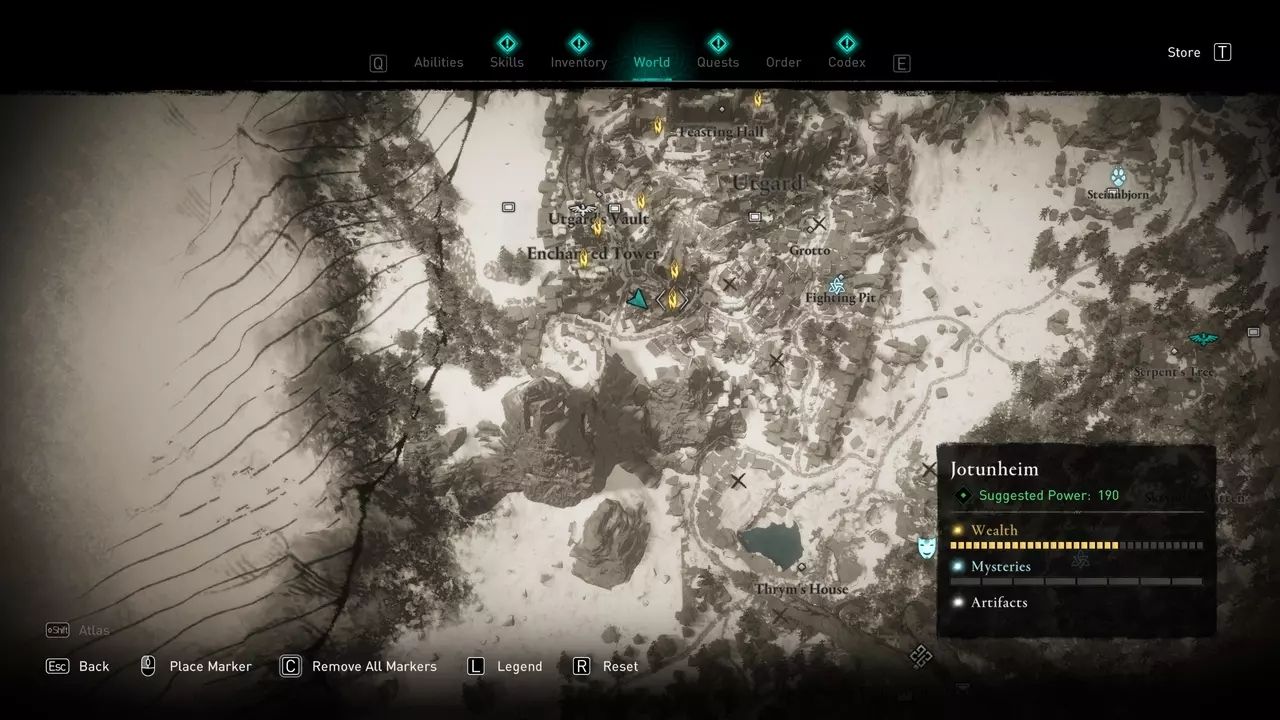Switch to the Skills tab
The width and height of the screenshot is (1280, 720).
(507, 62)
